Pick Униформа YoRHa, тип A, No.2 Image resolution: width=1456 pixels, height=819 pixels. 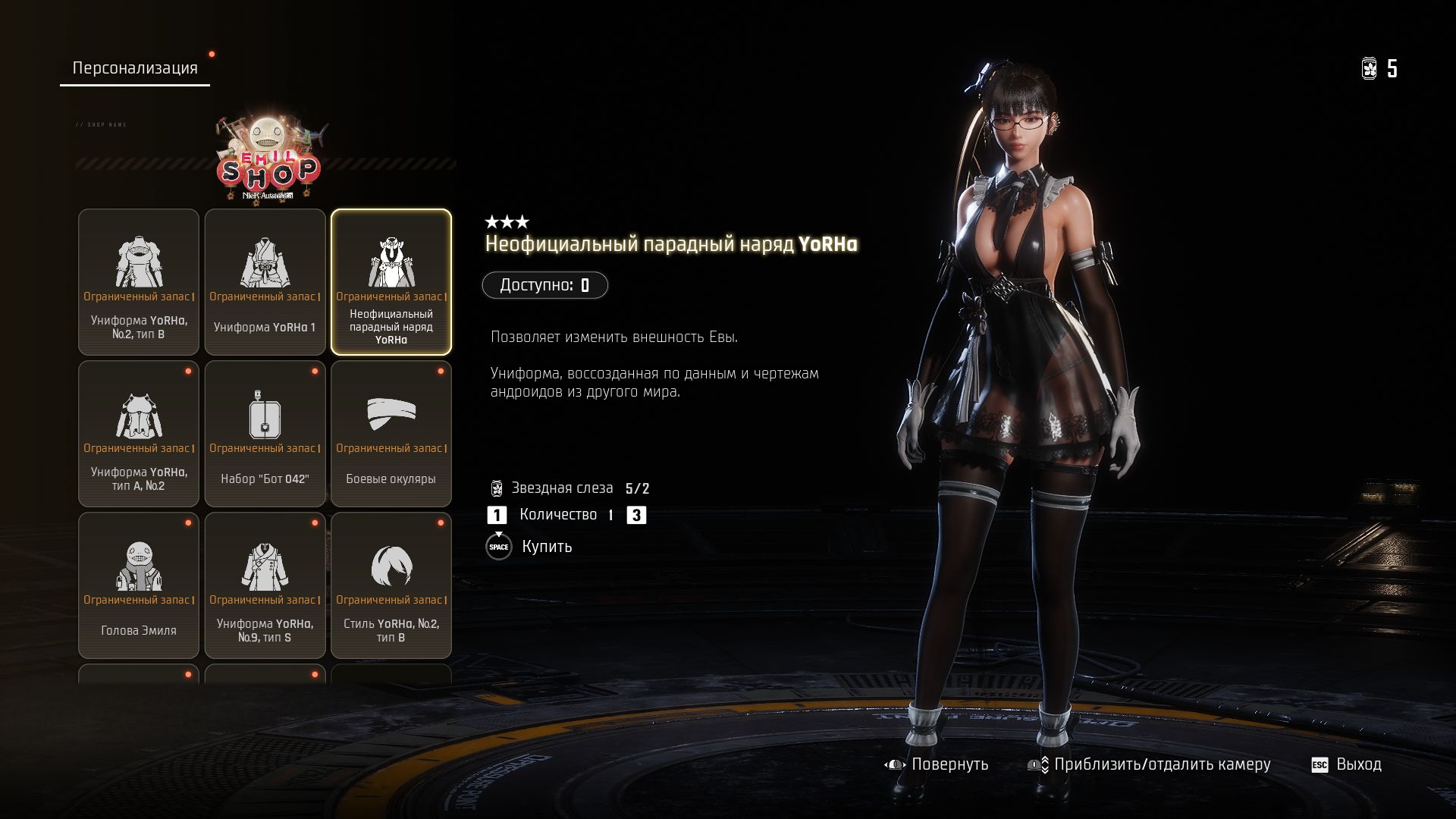coord(139,434)
